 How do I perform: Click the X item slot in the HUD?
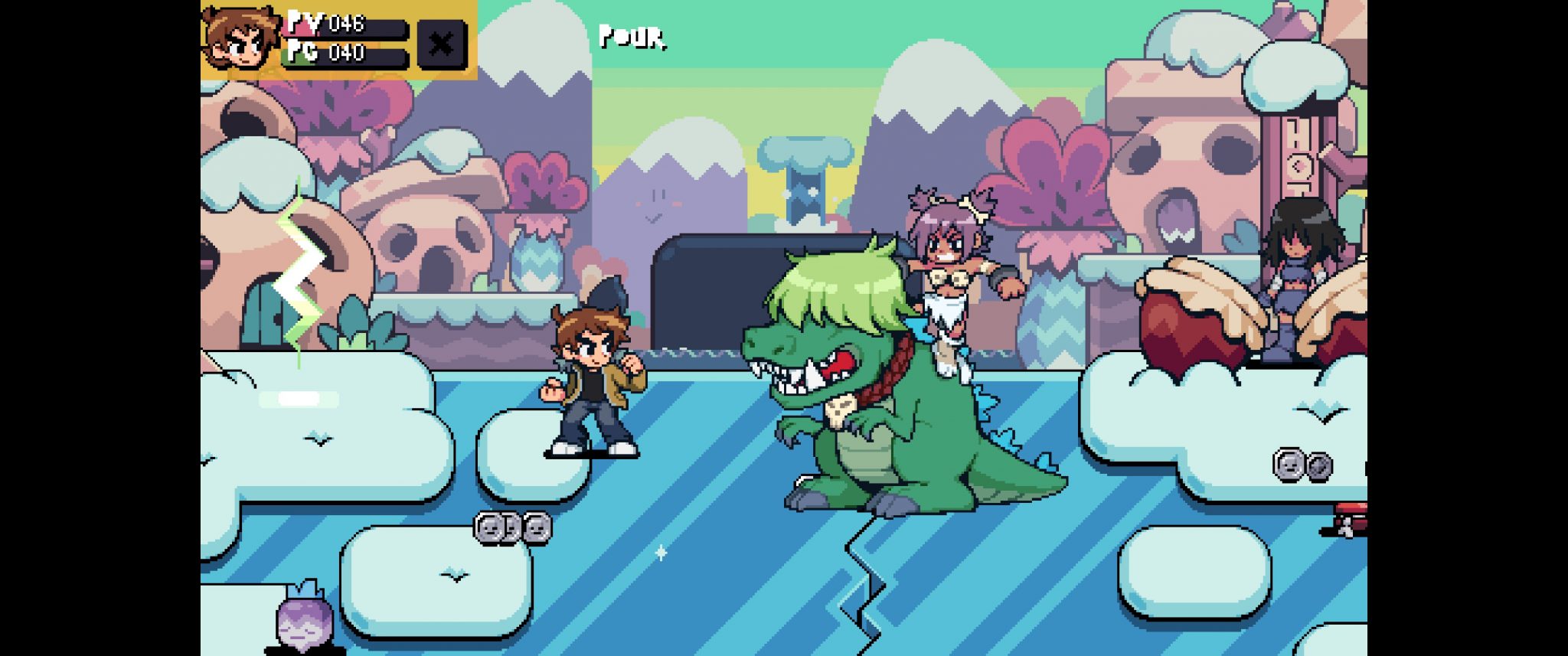pos(442,44)
